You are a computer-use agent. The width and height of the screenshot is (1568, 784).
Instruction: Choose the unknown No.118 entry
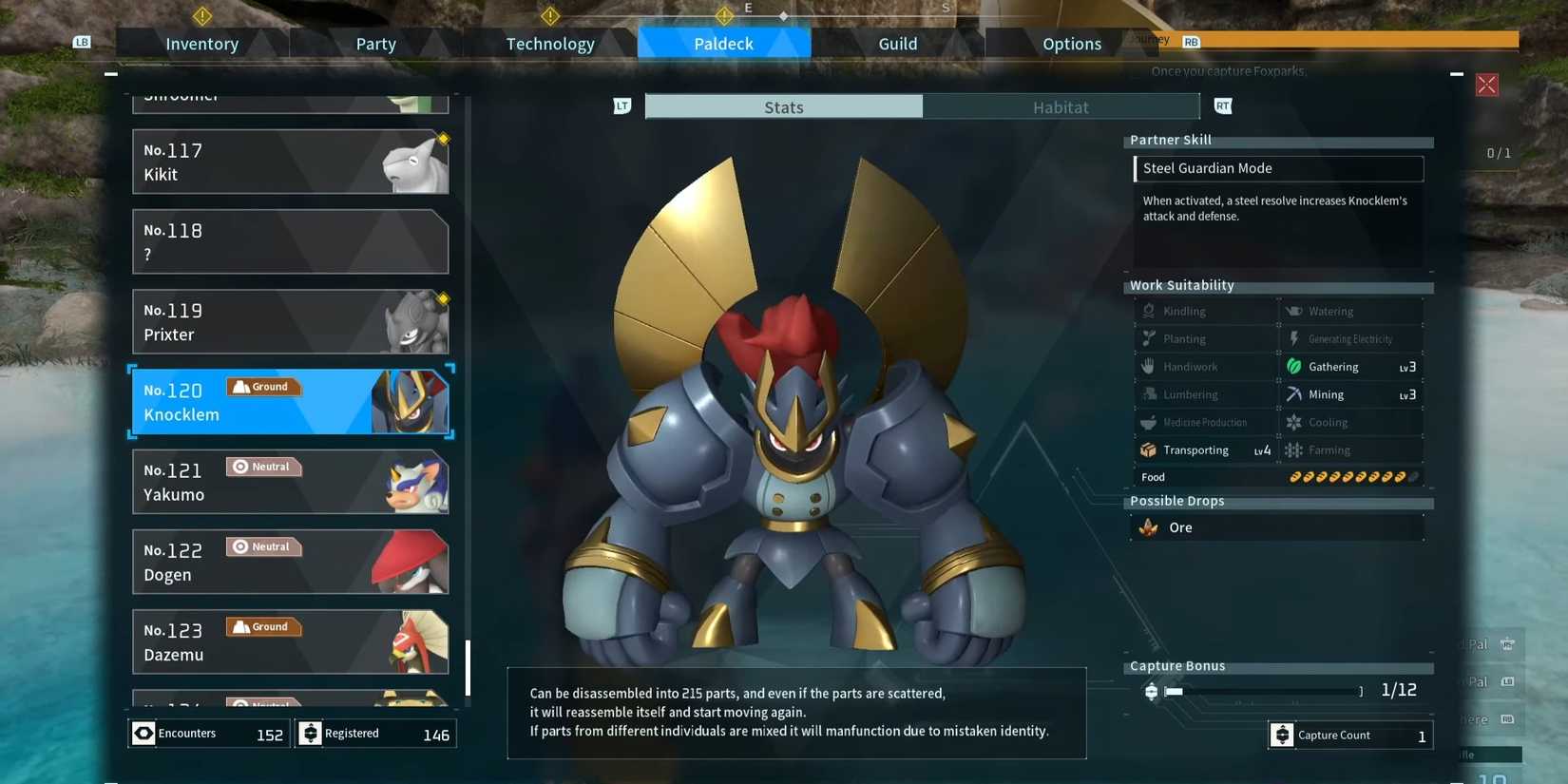tap(290, 242)
